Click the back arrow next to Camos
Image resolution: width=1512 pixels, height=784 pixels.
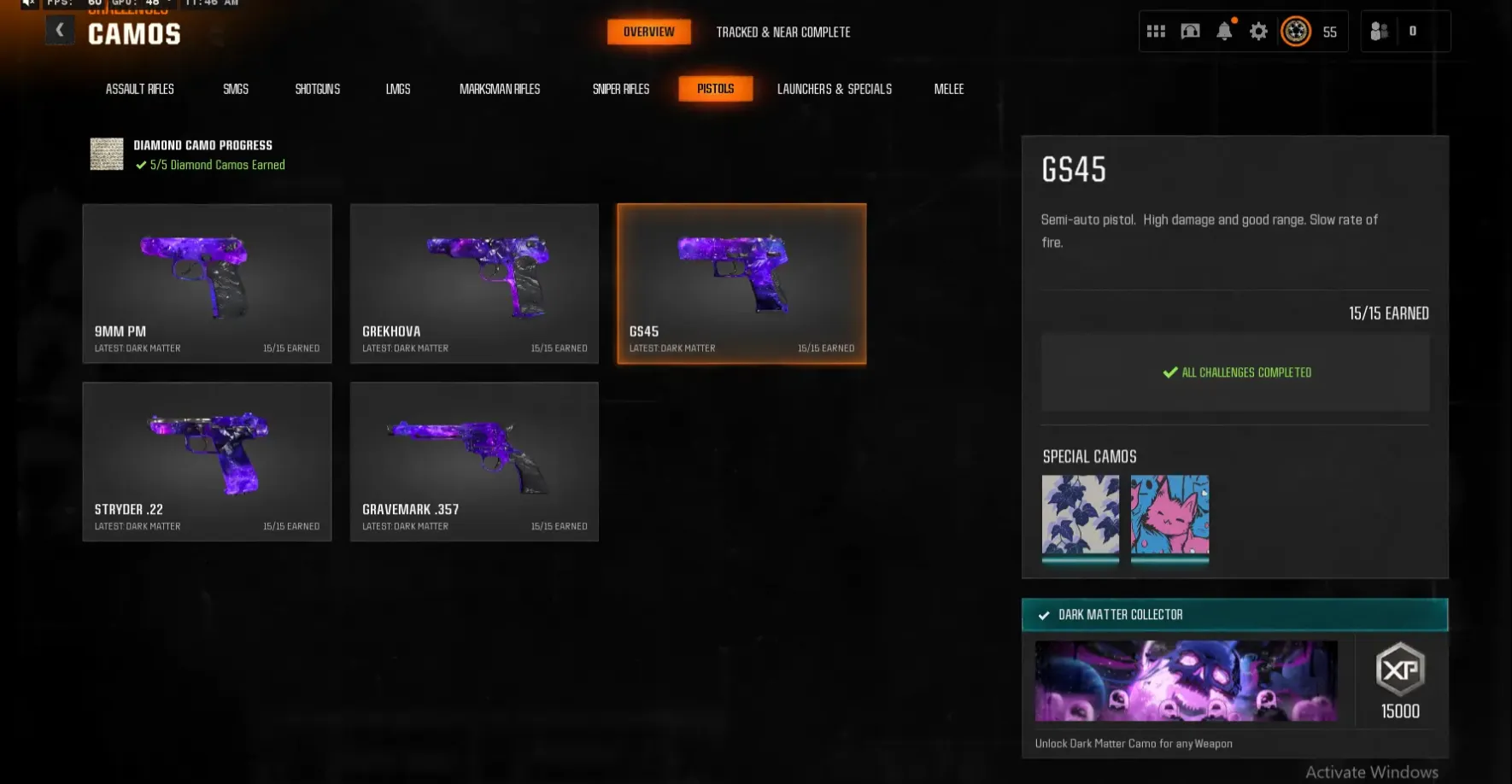pyautogui.click(x=59, y=29)
